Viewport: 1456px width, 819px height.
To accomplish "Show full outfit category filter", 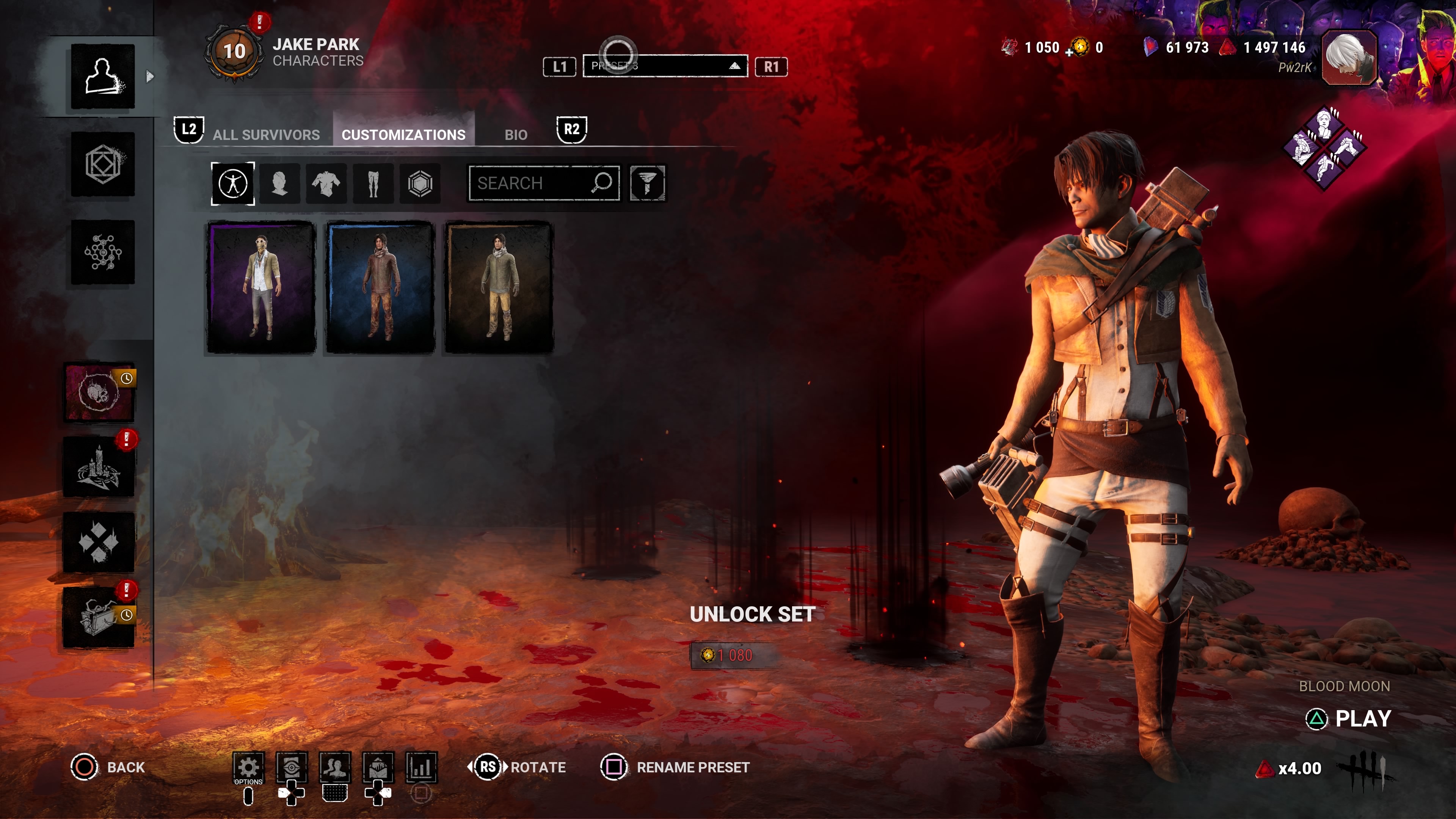I will click(x=233, y=183).
